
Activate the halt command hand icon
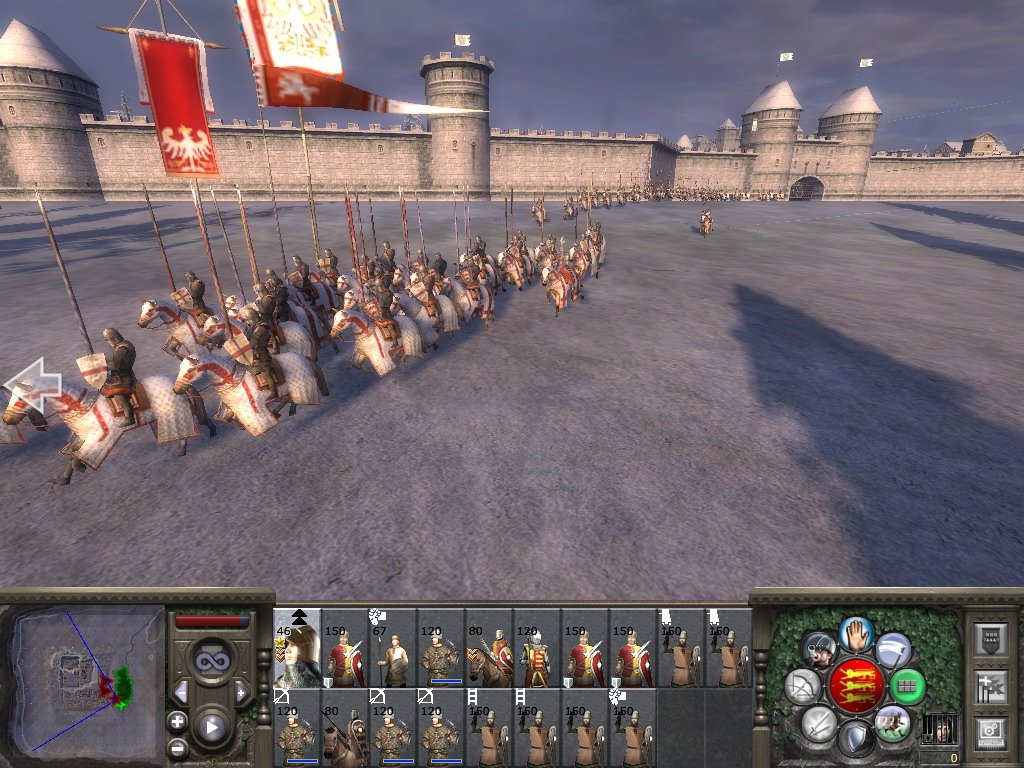coord(856,632)
